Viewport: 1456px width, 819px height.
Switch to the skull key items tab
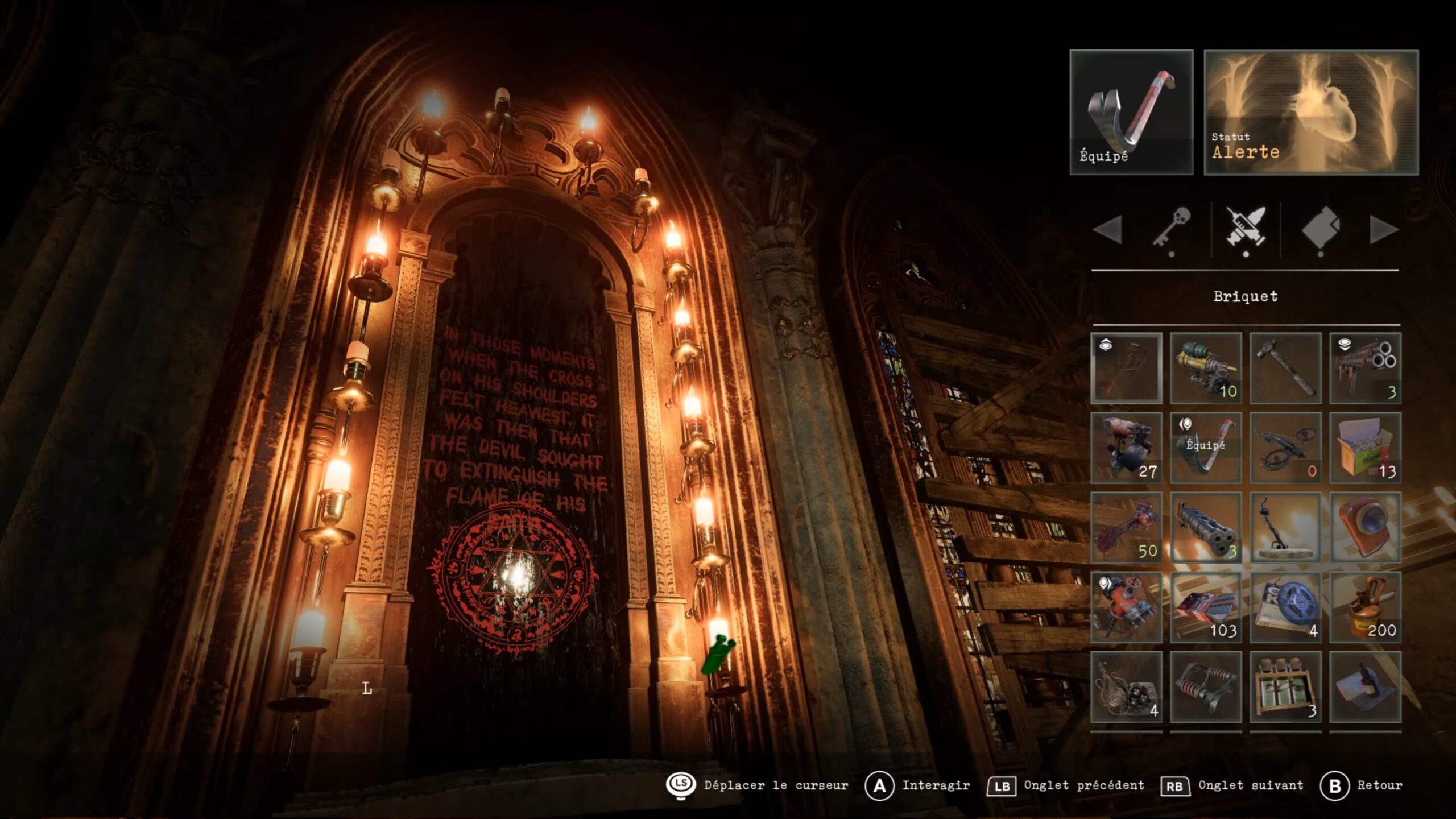1172,229
